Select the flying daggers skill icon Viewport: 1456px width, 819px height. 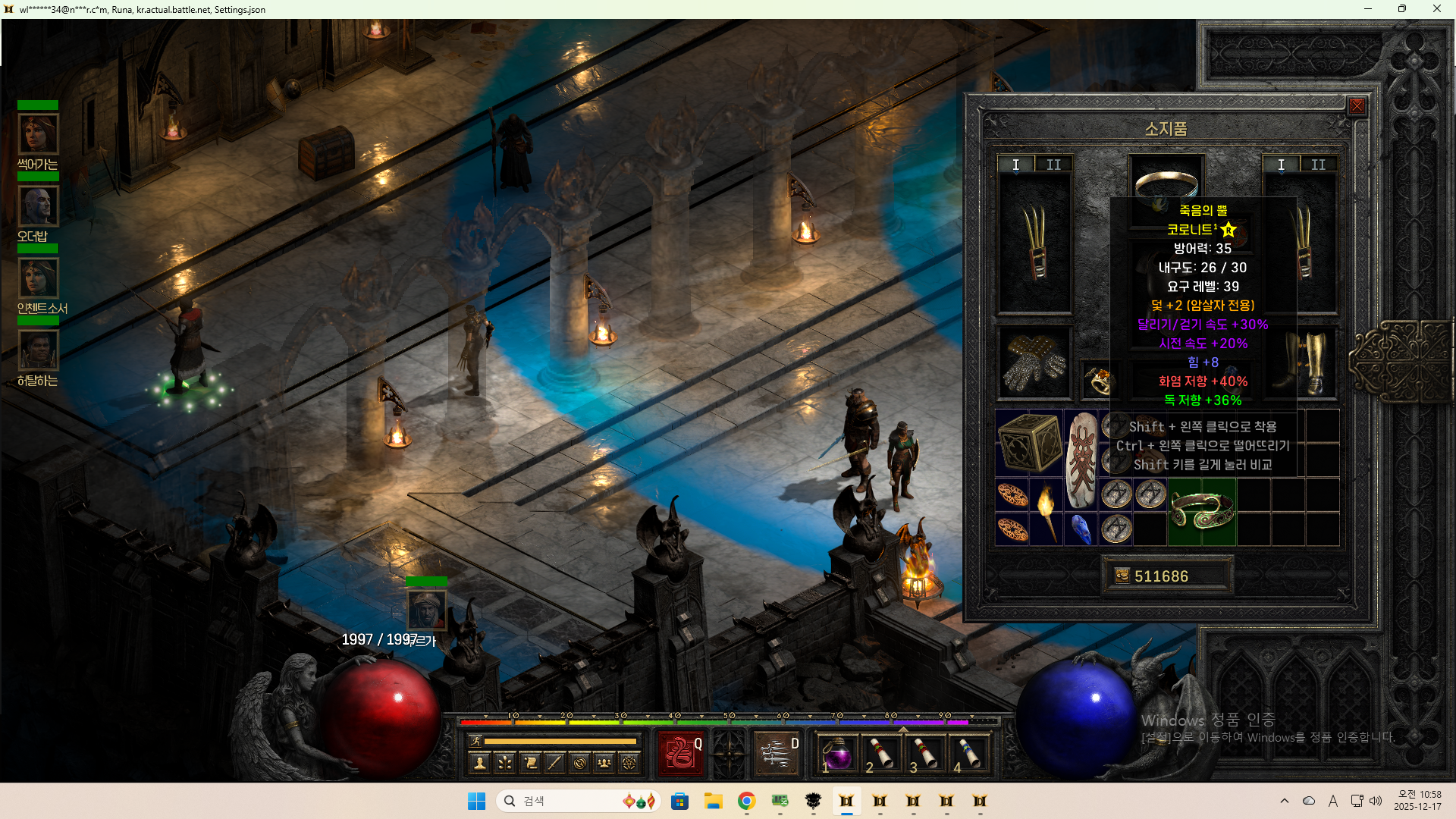776,753
